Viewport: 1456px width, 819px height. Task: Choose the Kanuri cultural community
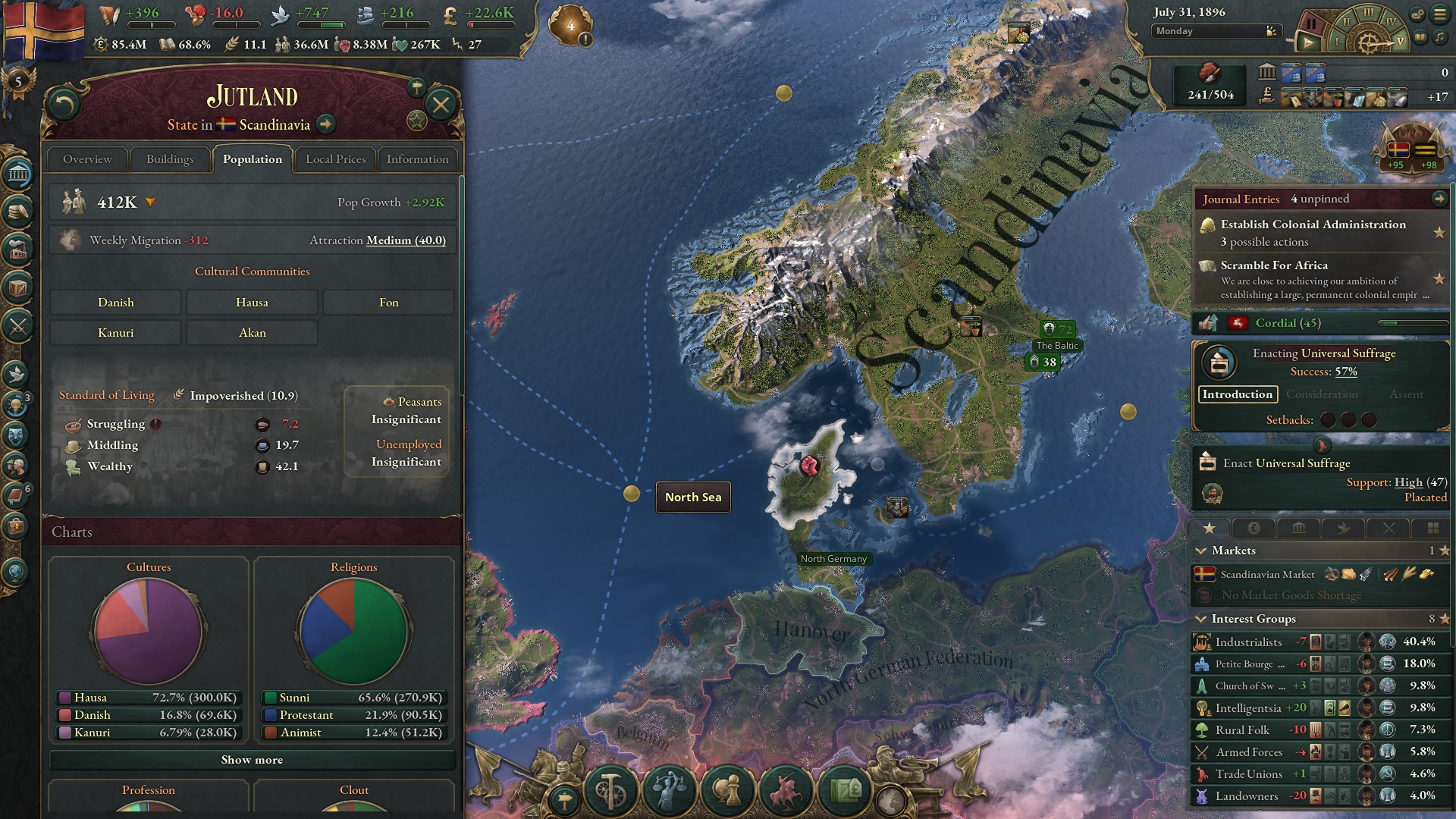pos(115,333)
